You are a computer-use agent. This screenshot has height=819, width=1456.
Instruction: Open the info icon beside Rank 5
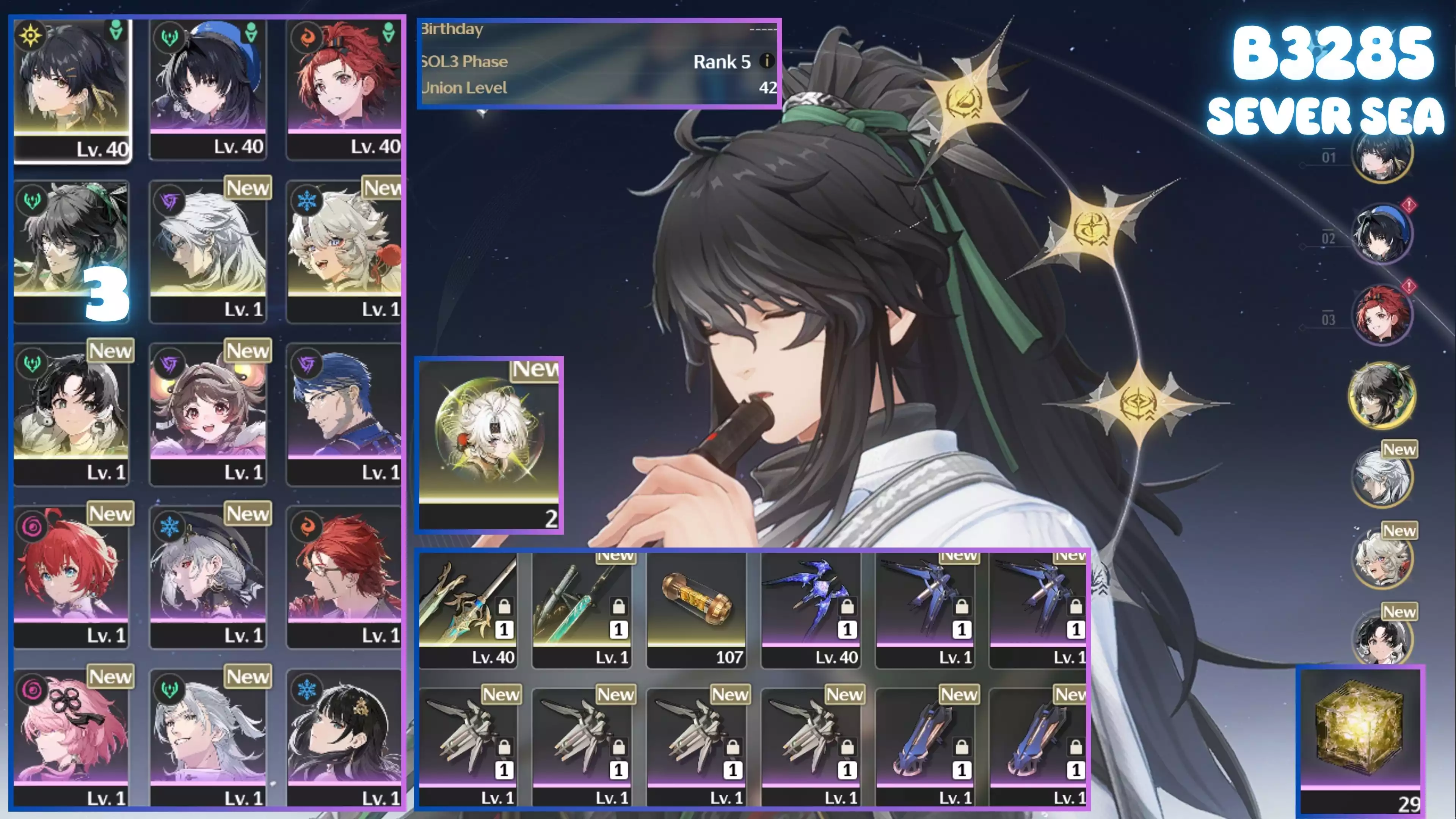coord(766,61)
